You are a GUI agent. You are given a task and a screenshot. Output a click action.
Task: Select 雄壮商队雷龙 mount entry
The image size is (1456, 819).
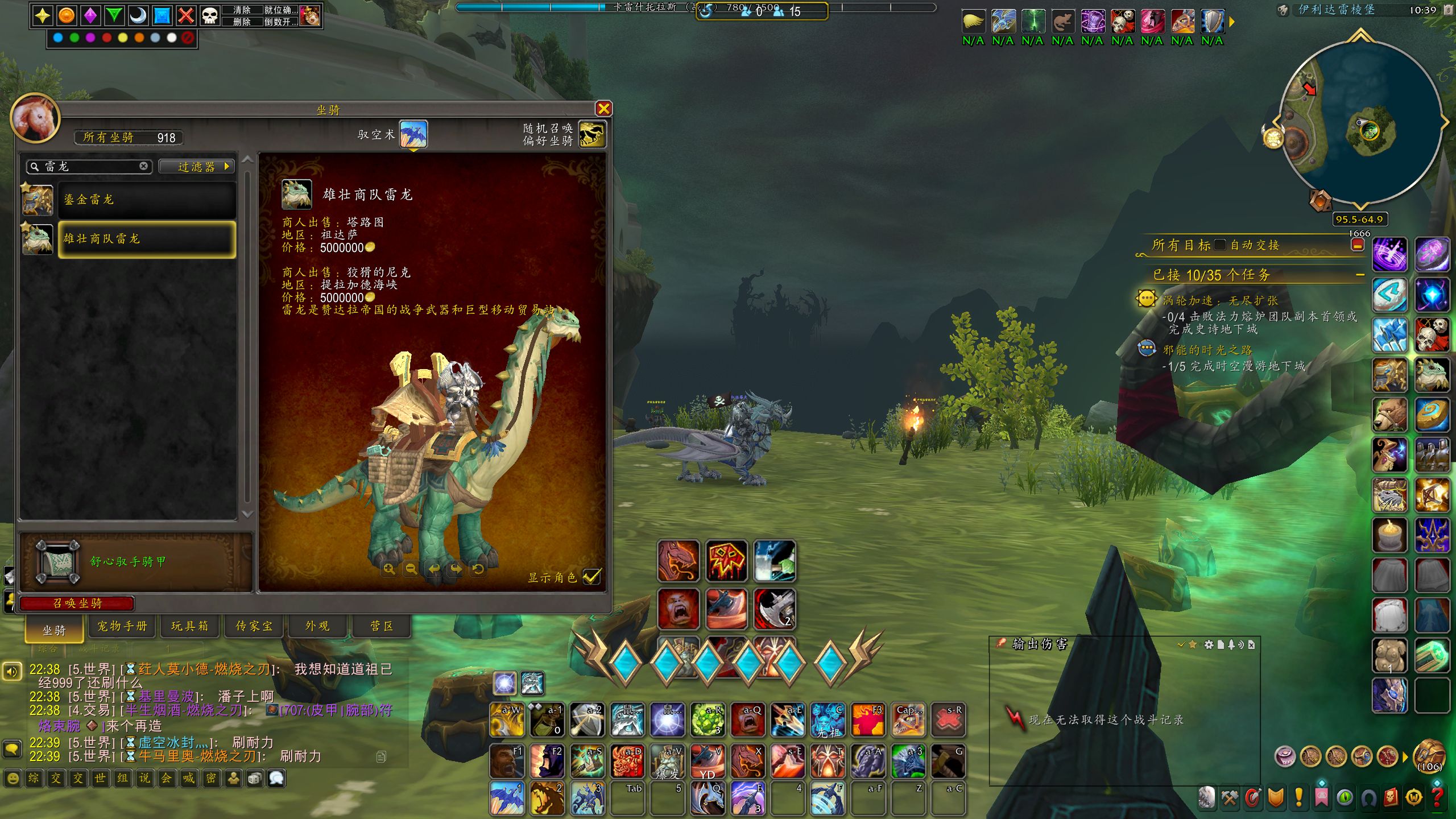(147, 239)
